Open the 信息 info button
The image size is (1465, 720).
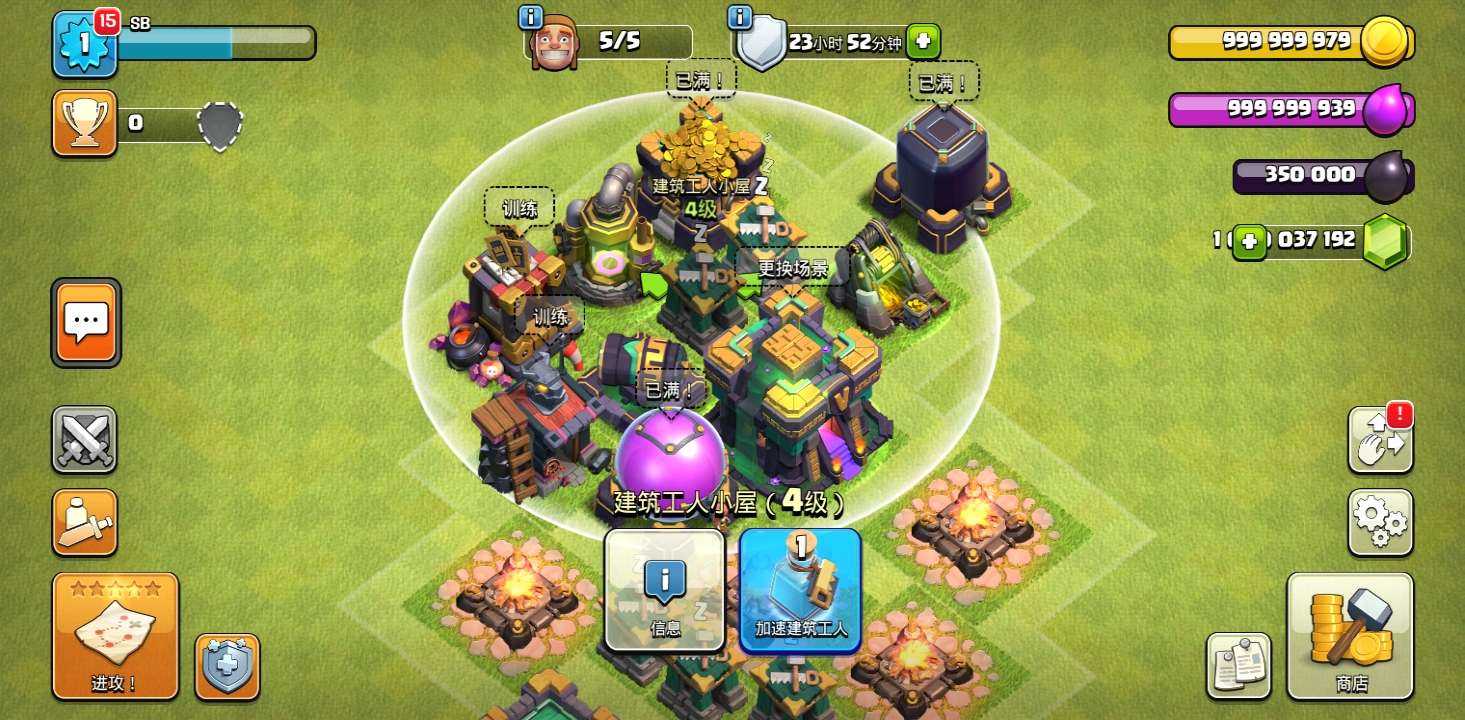point(664,590)
